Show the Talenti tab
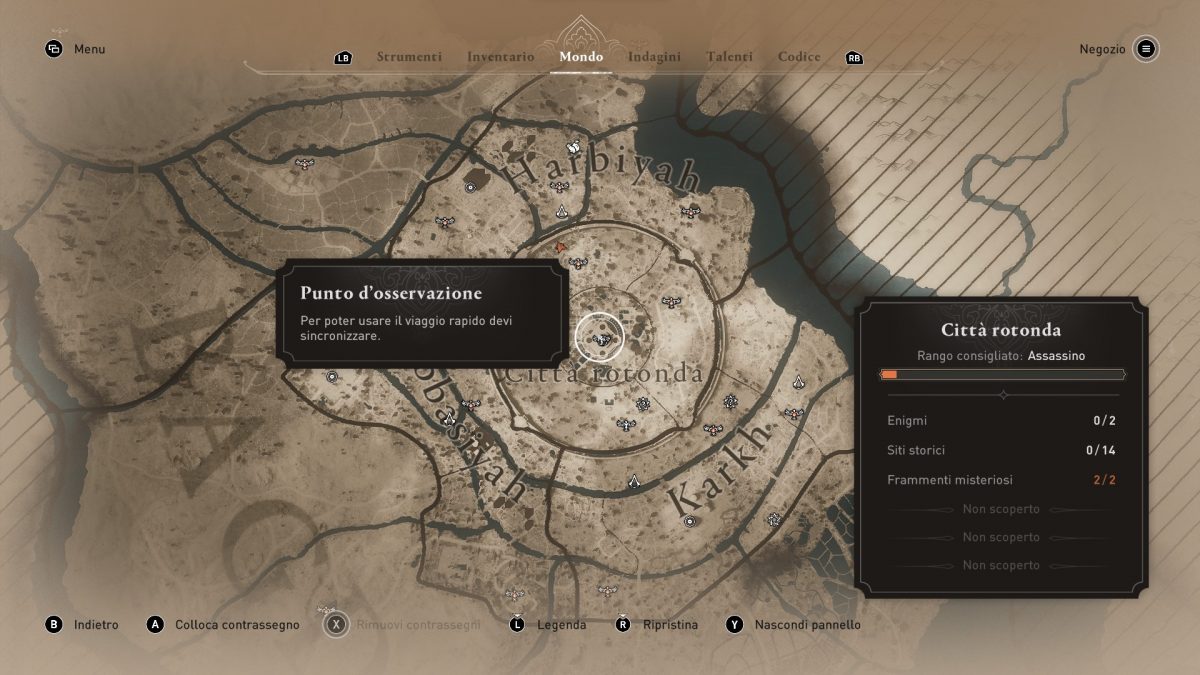This screenshot has height=675, width=1200. coord(729,57)
